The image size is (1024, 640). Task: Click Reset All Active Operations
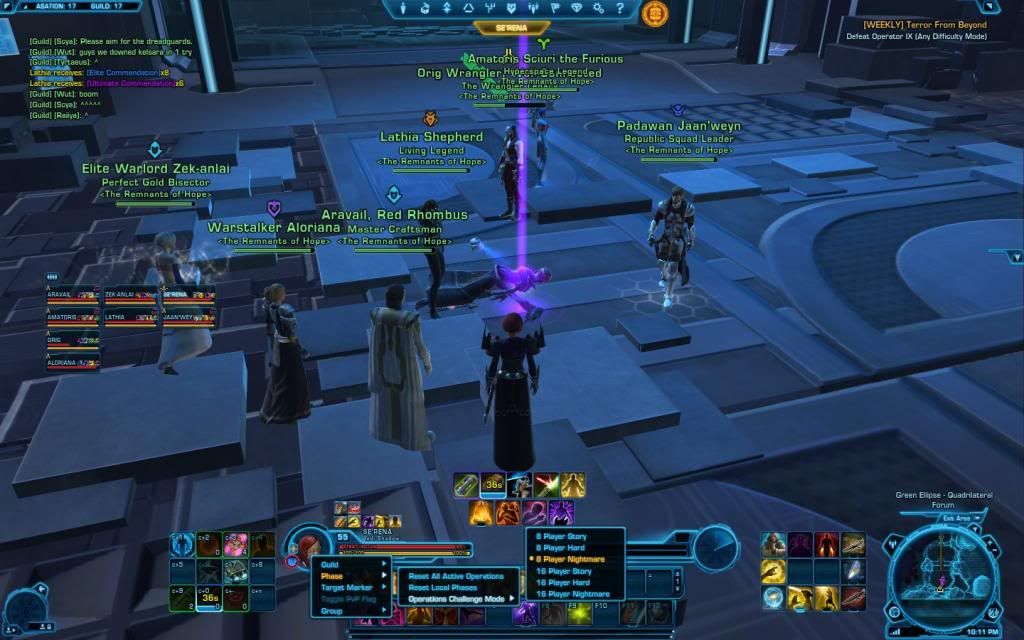[455, 576]
